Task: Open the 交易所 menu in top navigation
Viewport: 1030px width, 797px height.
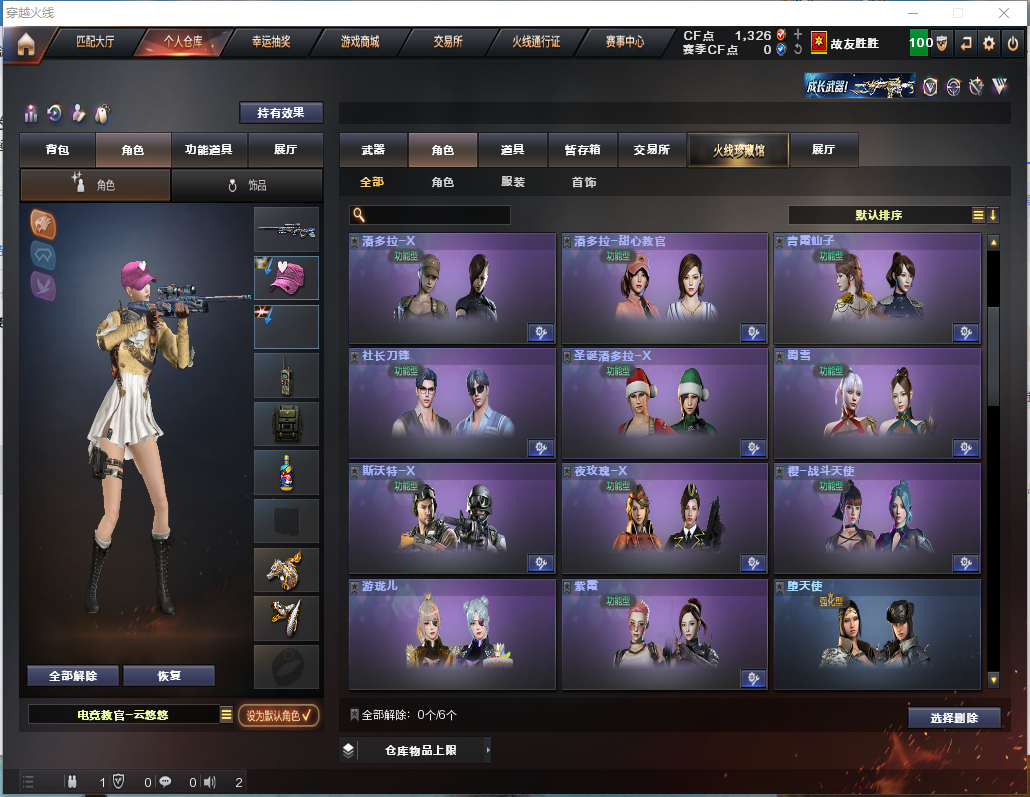Action: click(x=448, y=42)
